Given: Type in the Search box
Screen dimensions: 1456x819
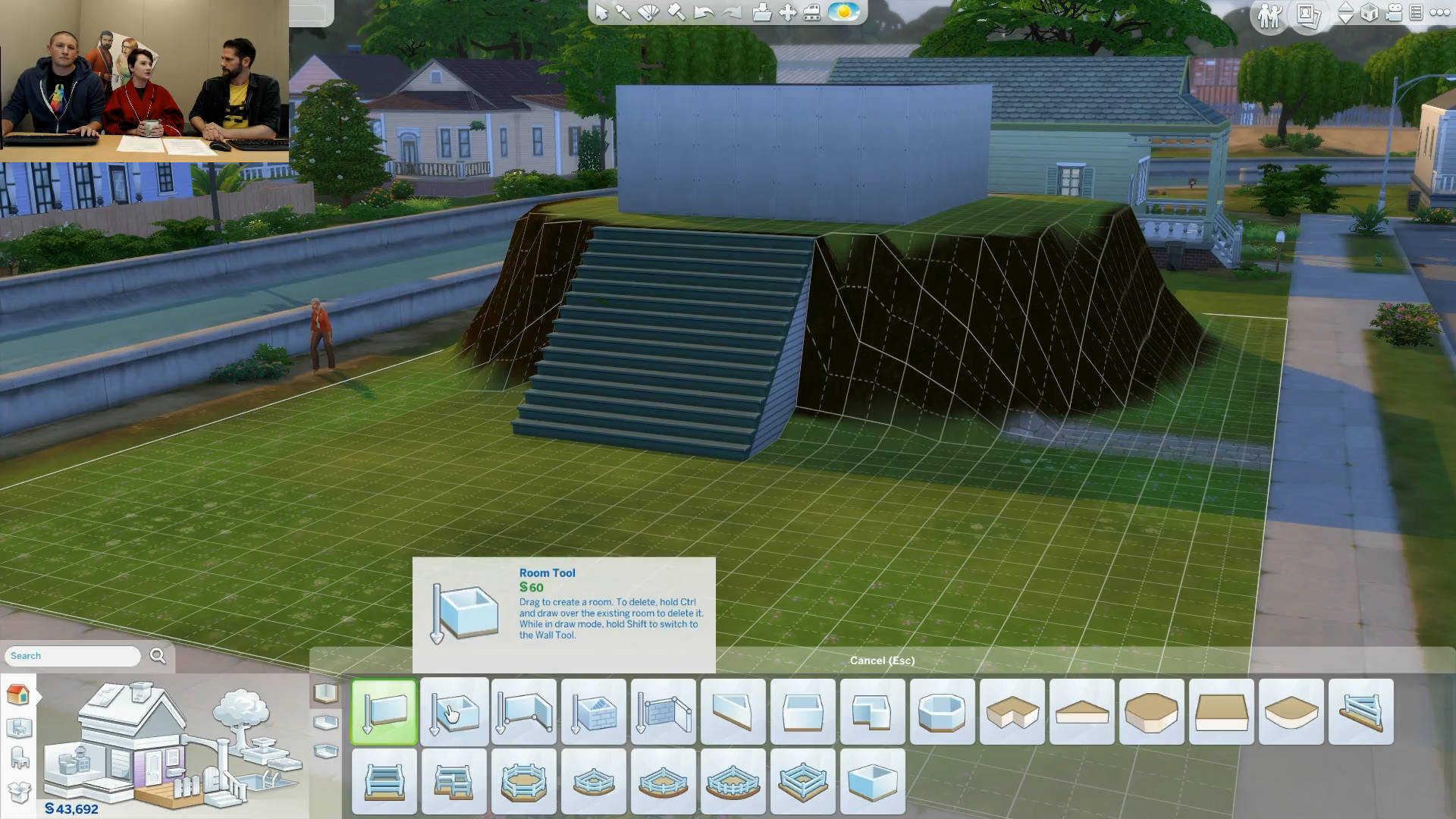Looking at the screenshot, I should coord(74,656).
